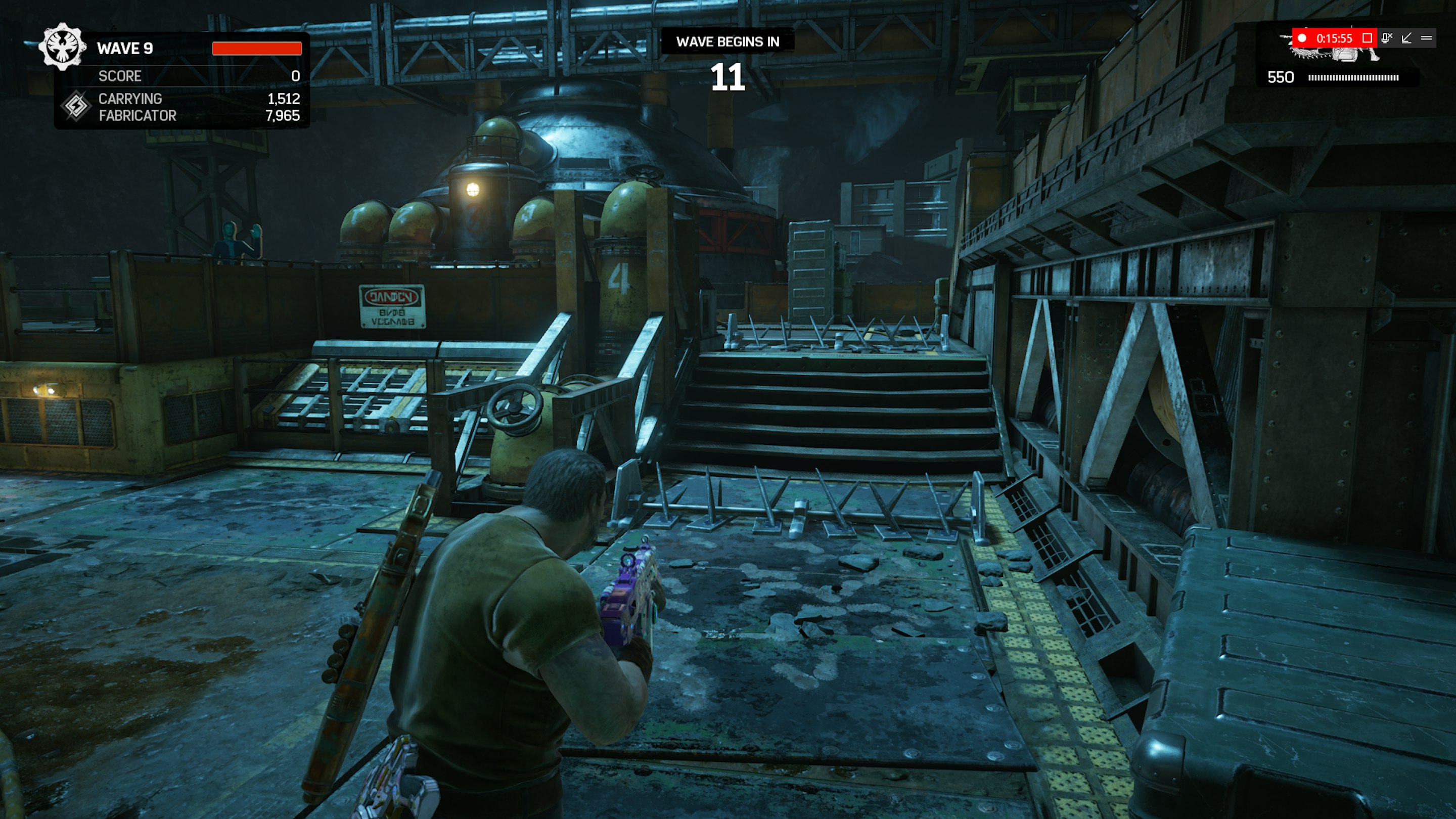Click the SCORE label in the HUD panel
This screenshot has width=1456, height=819.
tap(120, 77)
